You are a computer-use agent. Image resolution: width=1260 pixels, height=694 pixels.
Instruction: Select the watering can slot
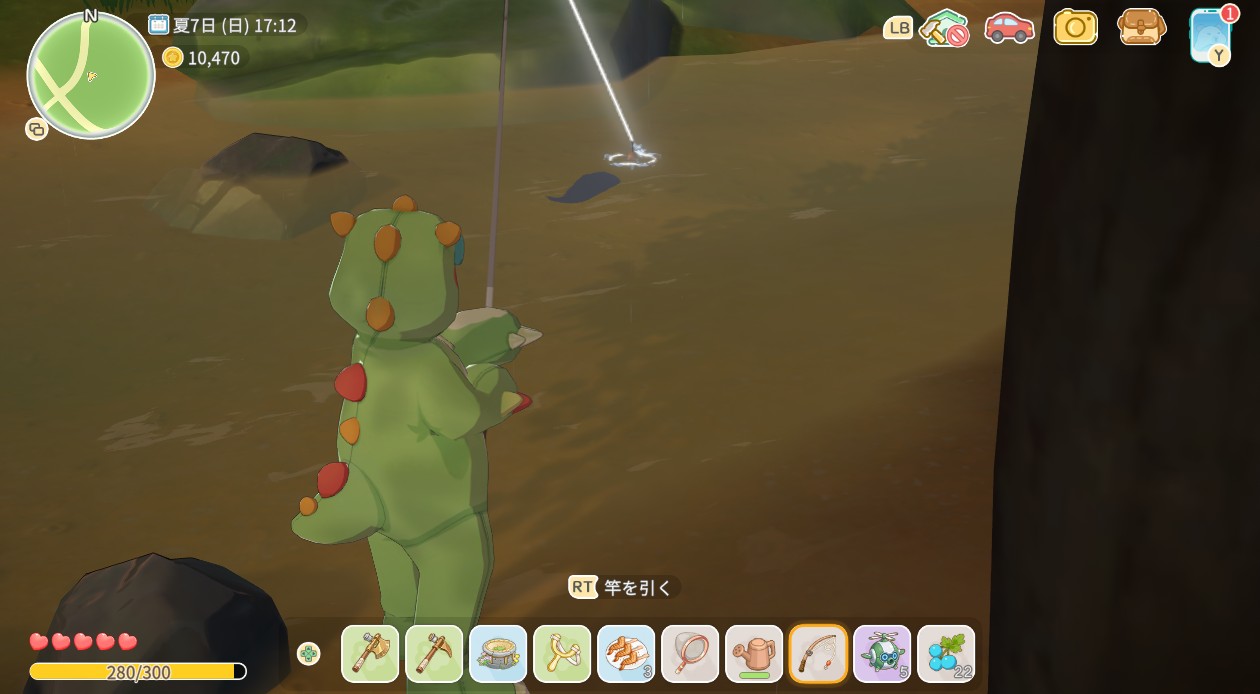click(754, 654)
